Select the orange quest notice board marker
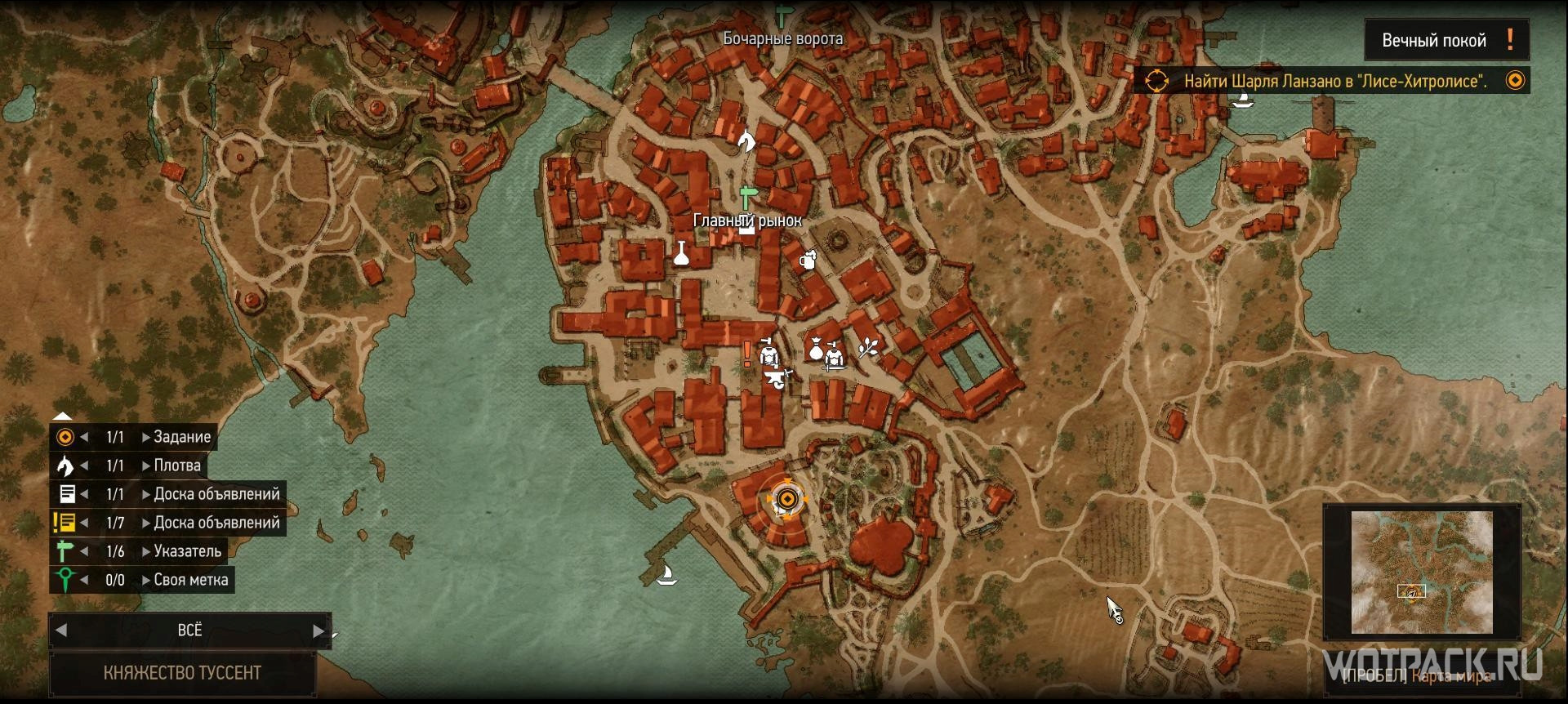The height and width of the screenshot is (704, 1568). click(x=747, y=354)
